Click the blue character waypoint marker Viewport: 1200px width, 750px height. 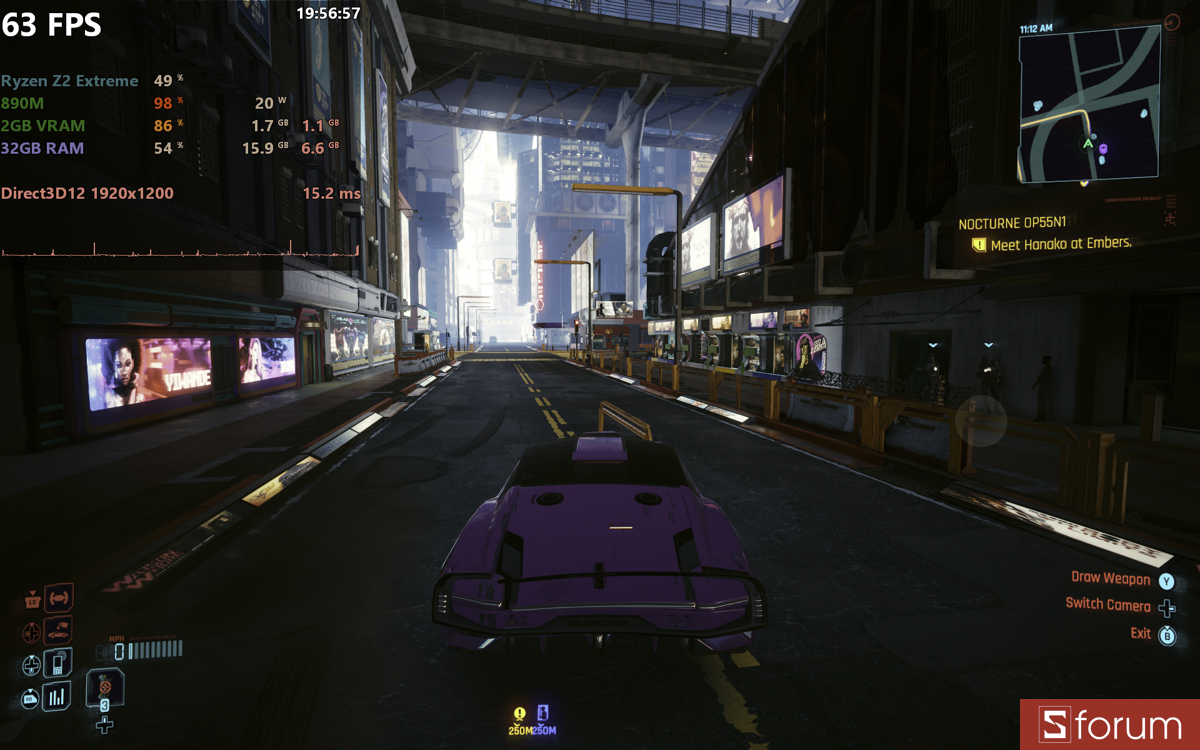544,714
